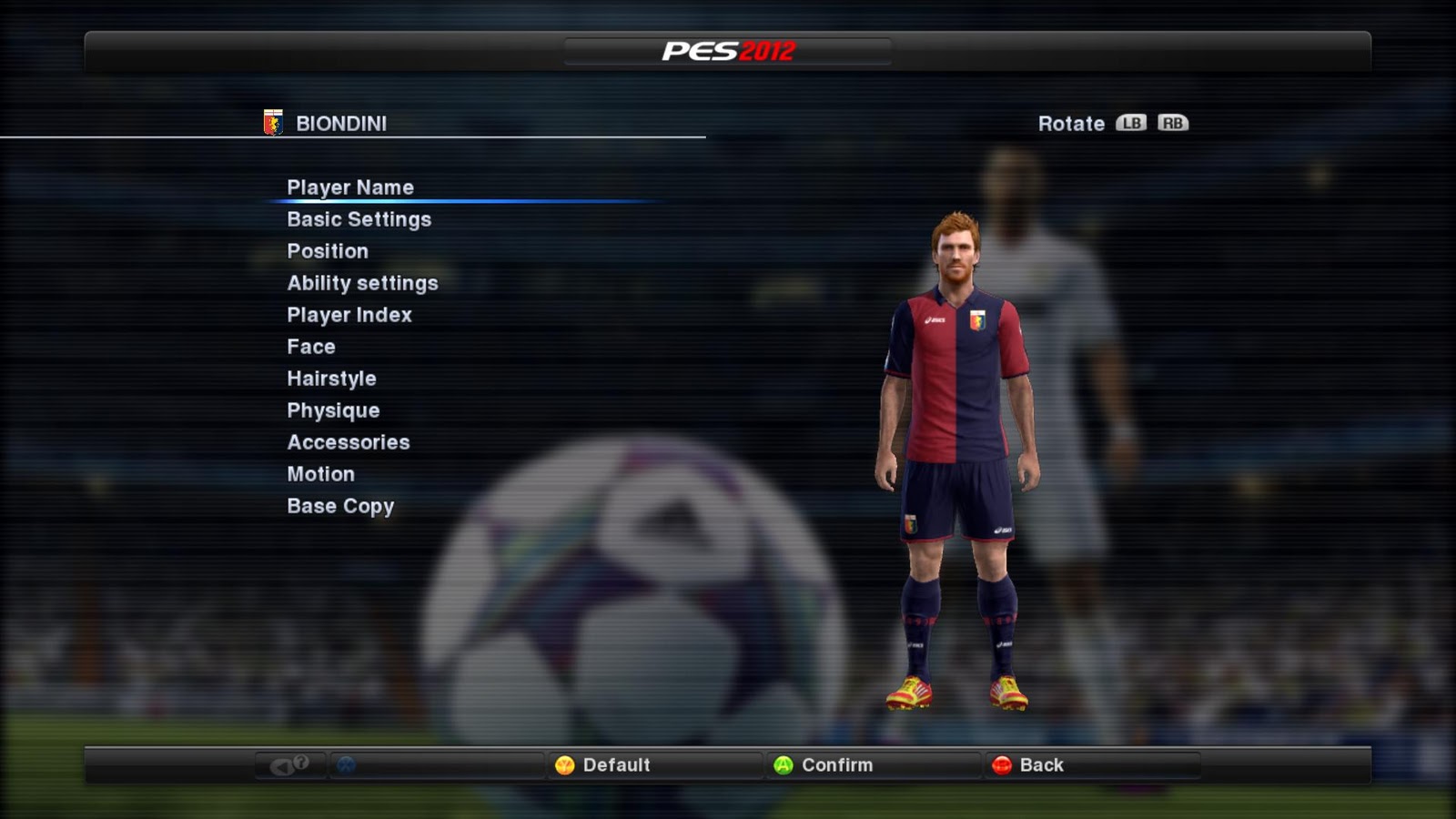
Task: Open the Hairstyle editor
Action: (x=331, y=378)
